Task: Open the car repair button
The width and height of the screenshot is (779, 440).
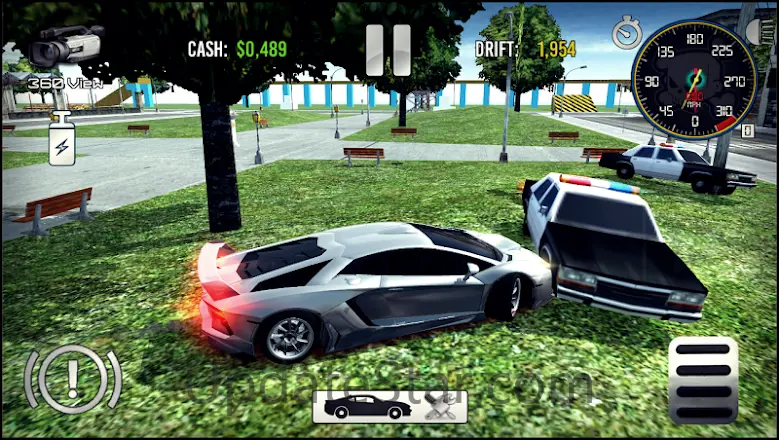Action: 439,406
